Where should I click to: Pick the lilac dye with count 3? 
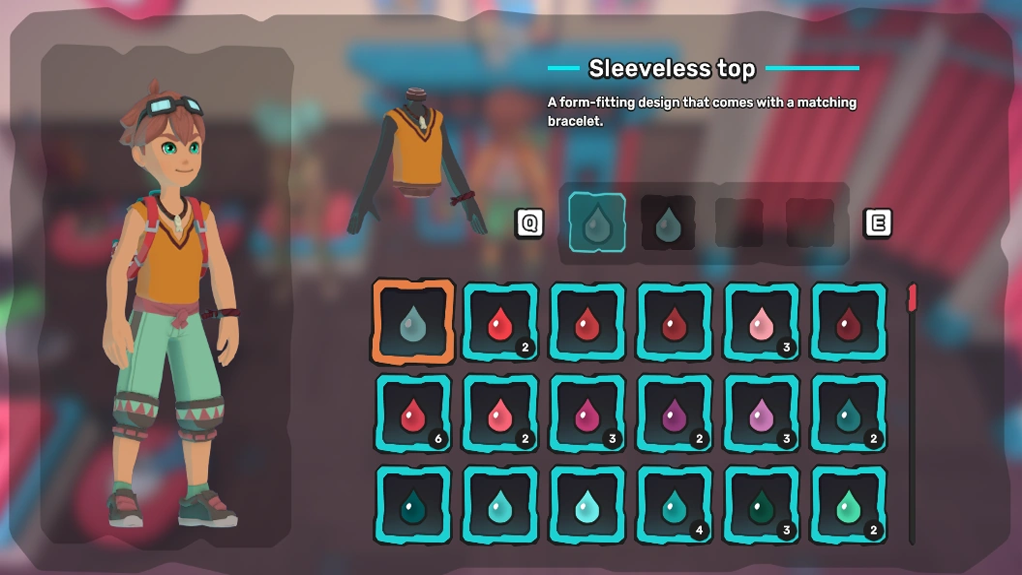click(761, 414)
